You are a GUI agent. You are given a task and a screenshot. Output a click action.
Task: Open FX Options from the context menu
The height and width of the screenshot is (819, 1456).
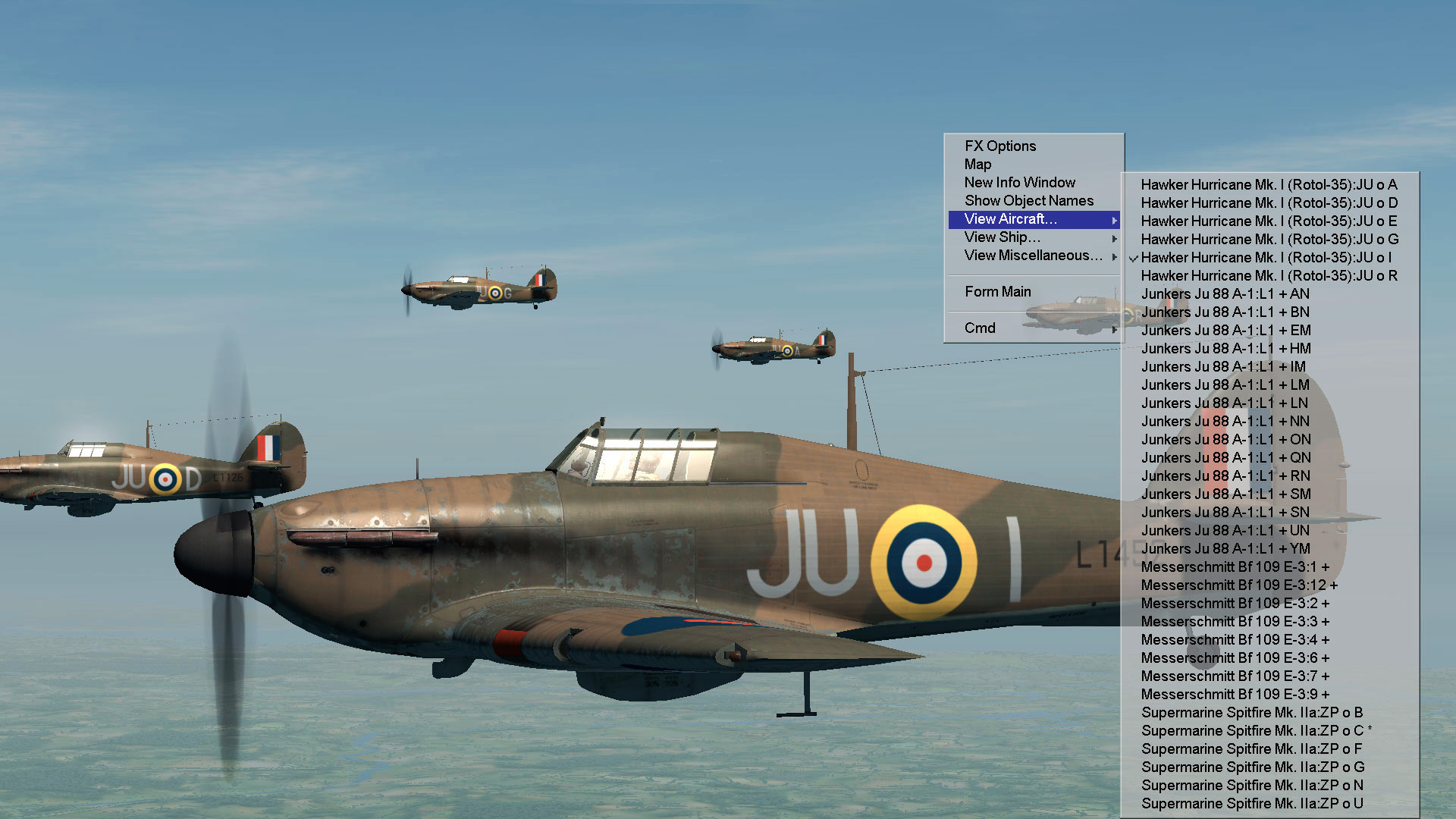(999, 146)
